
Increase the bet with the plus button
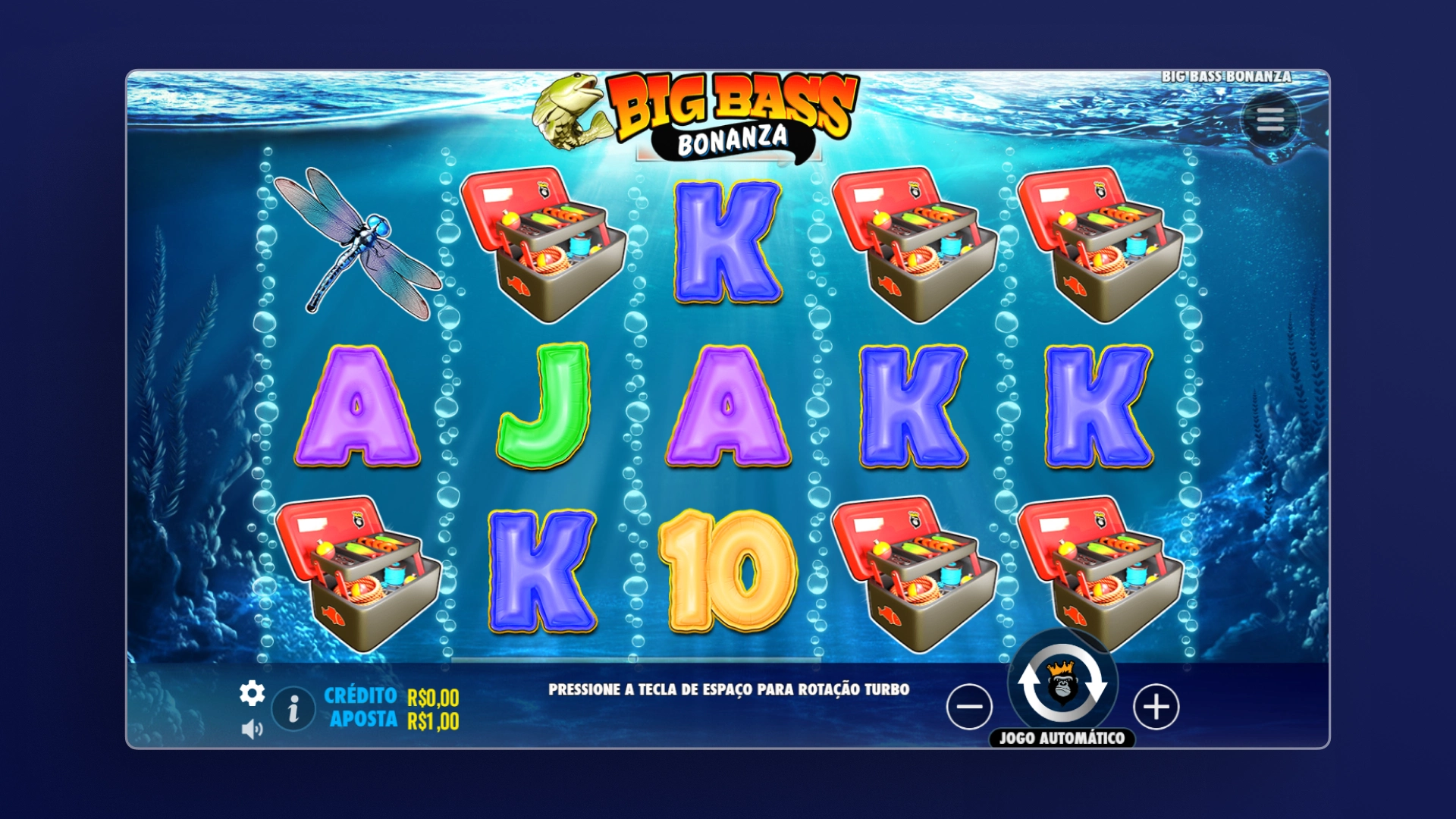point(1156,707)
